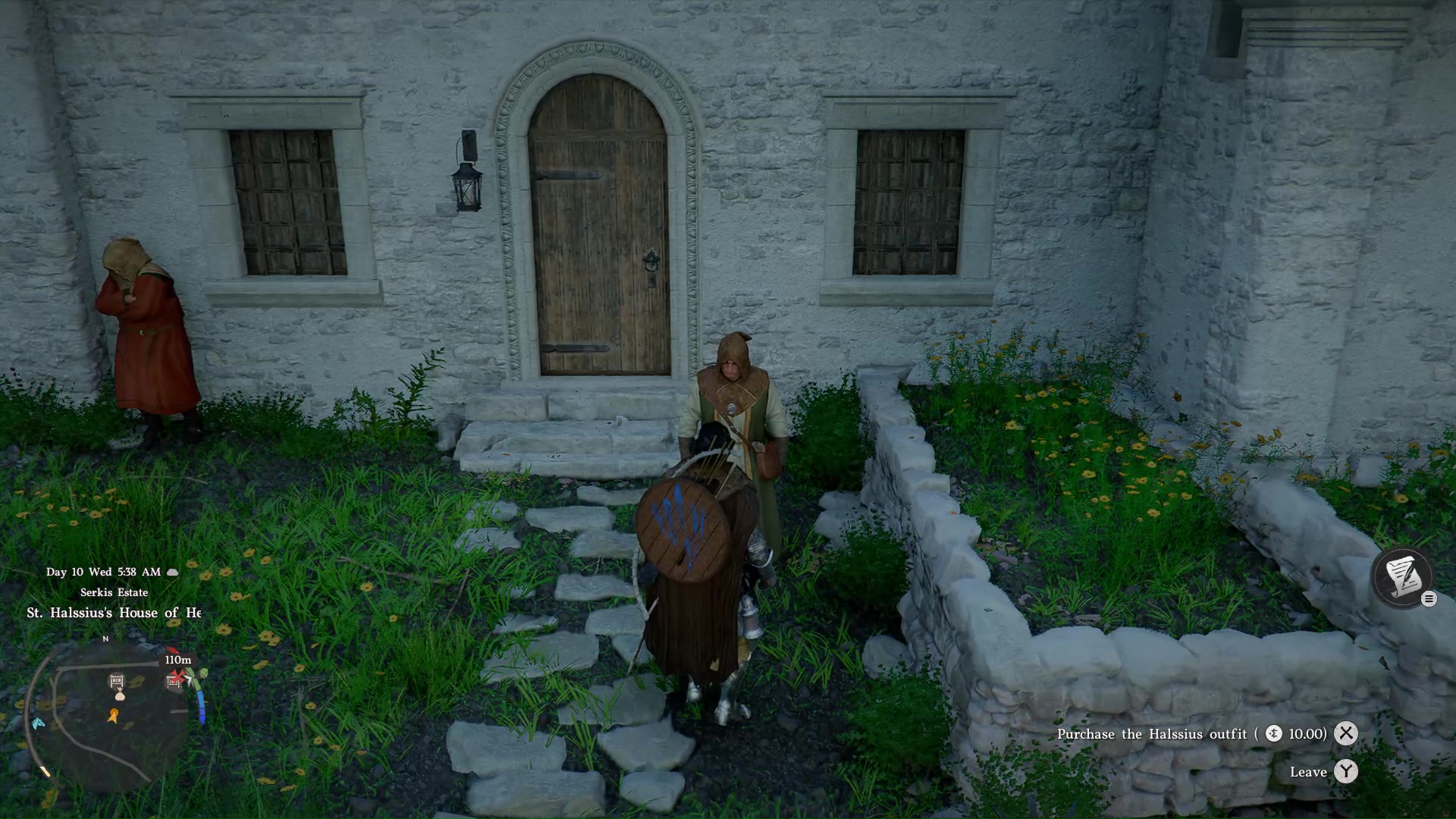Select the St. Halssius's House of Healing title
This screenshot has width=1456, height=819.
[114, 612]
